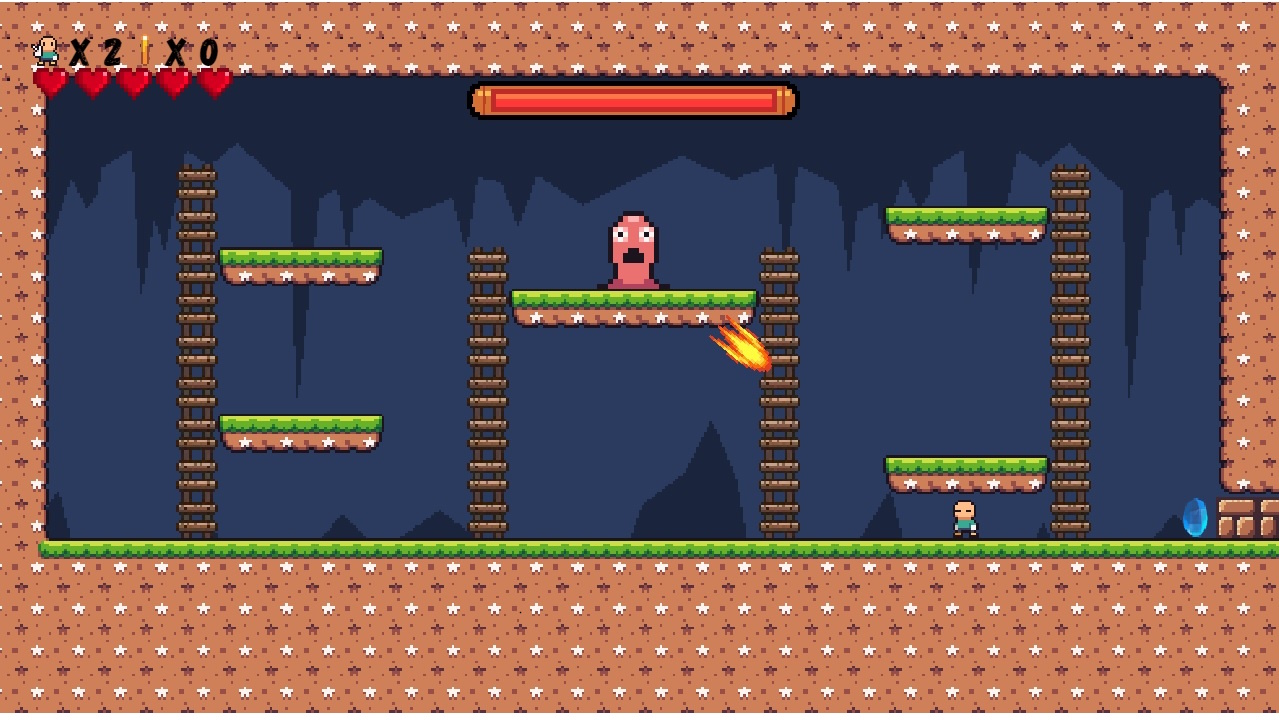This screenshot has width=1280, height=720.
Task: Click the player avatar icon in the HUD
Action: pyautogui.click(x=45, y=52)
